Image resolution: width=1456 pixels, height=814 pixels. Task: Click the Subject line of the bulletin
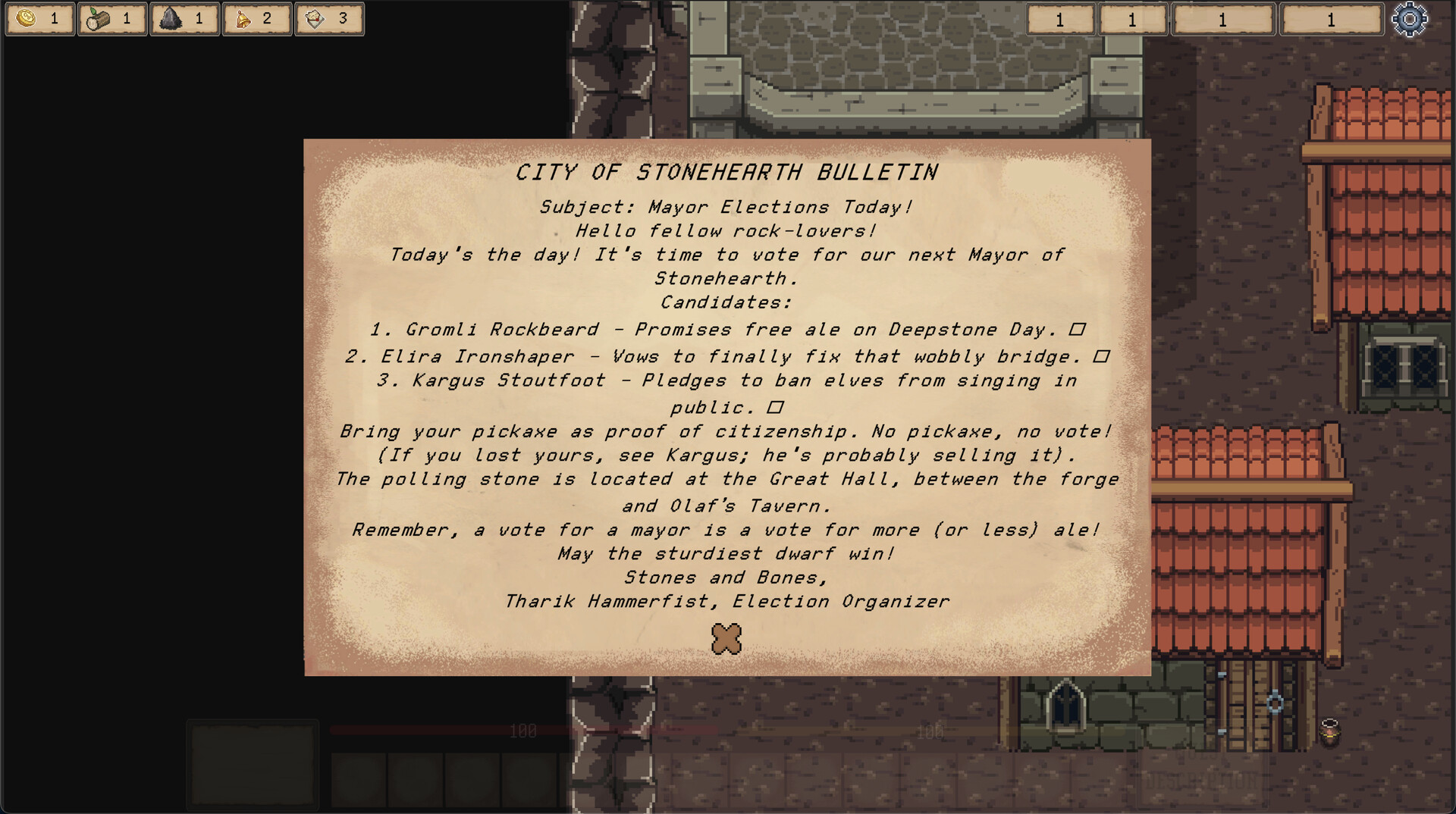pos(726,206)
